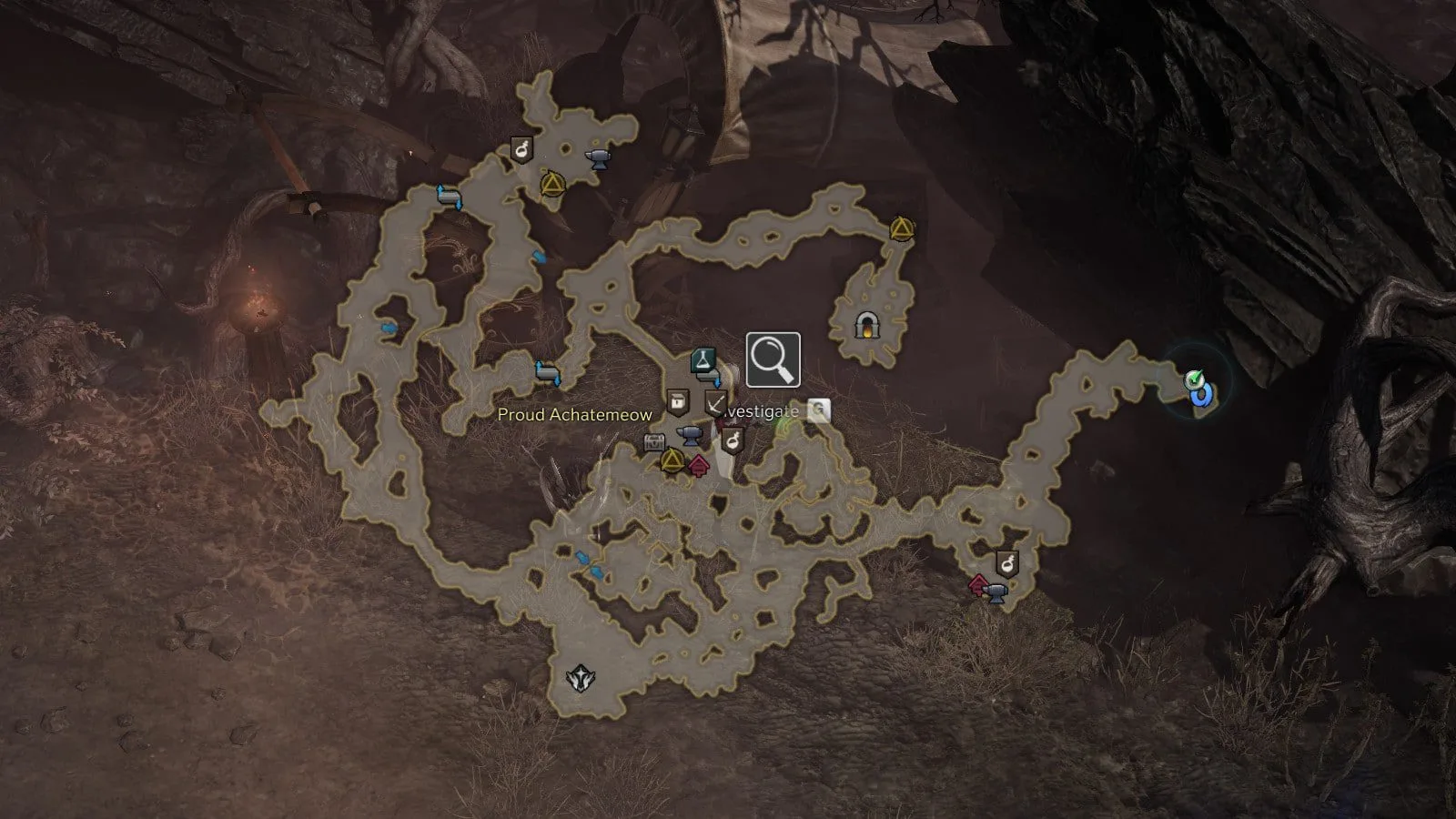This screenshot has width=1456, height=819.
Task: Click the Proud Achatemeow map label
Action: tap(574, 415)
